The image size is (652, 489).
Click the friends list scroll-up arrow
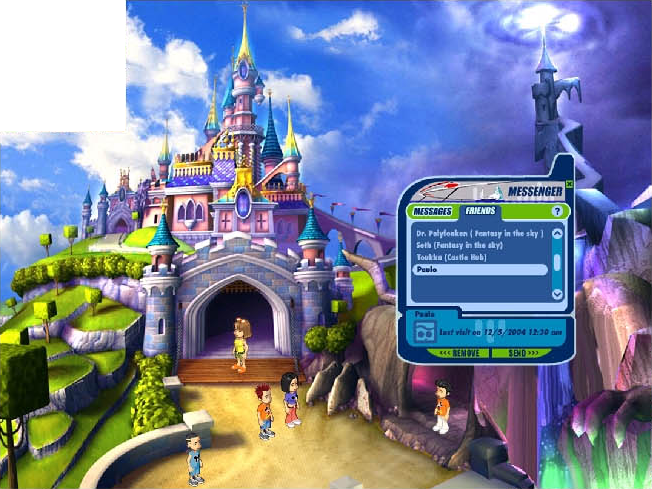click(558, 232)
